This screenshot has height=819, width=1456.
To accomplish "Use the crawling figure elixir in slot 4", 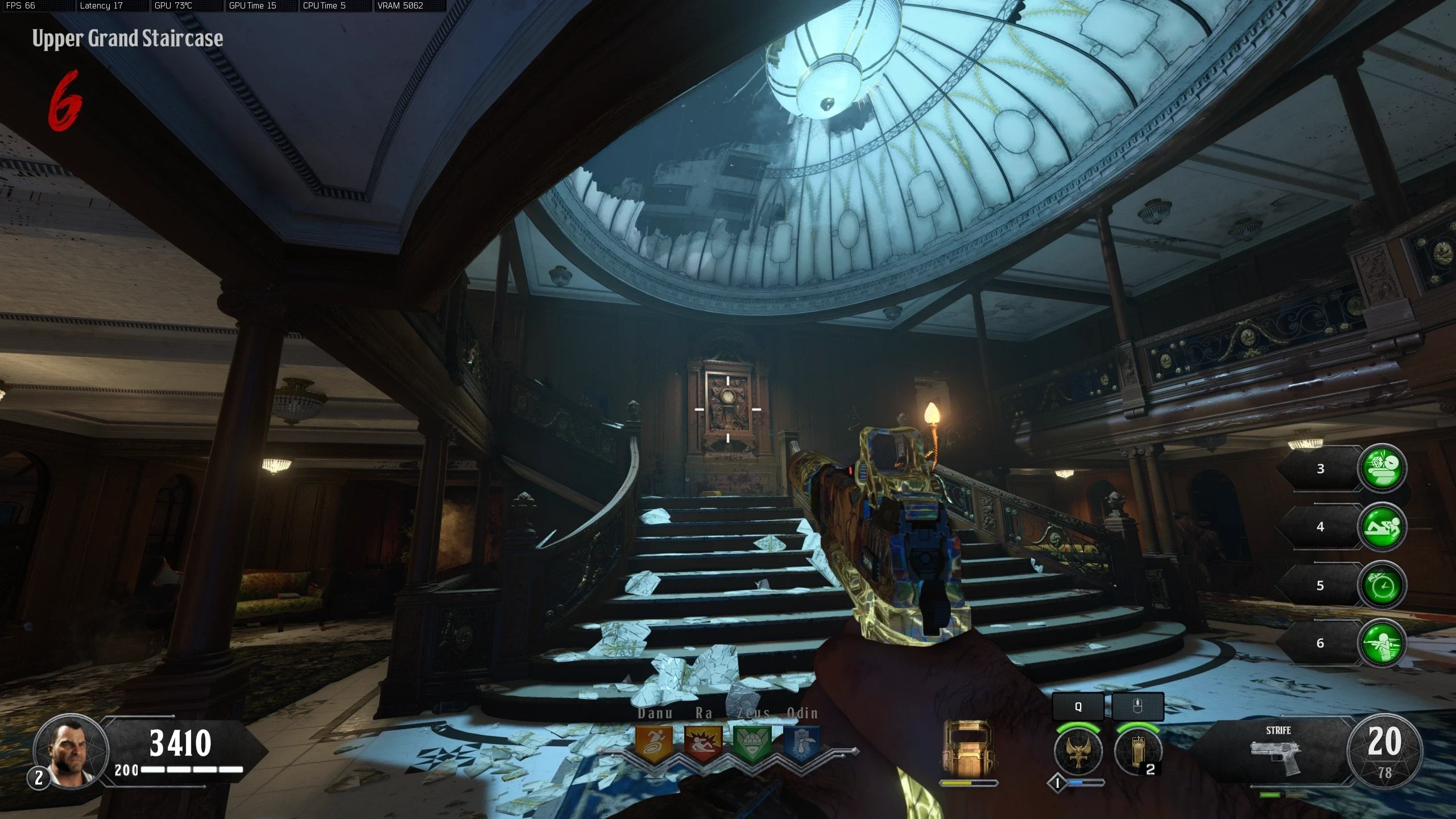I will point(1382,527).
